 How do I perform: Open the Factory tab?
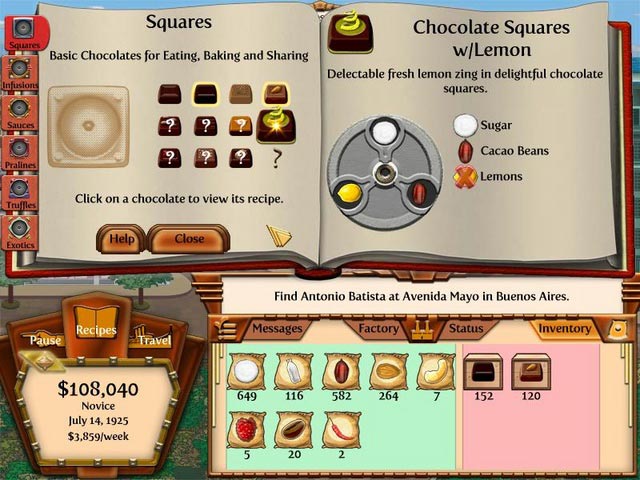click(x=379, y=328)
